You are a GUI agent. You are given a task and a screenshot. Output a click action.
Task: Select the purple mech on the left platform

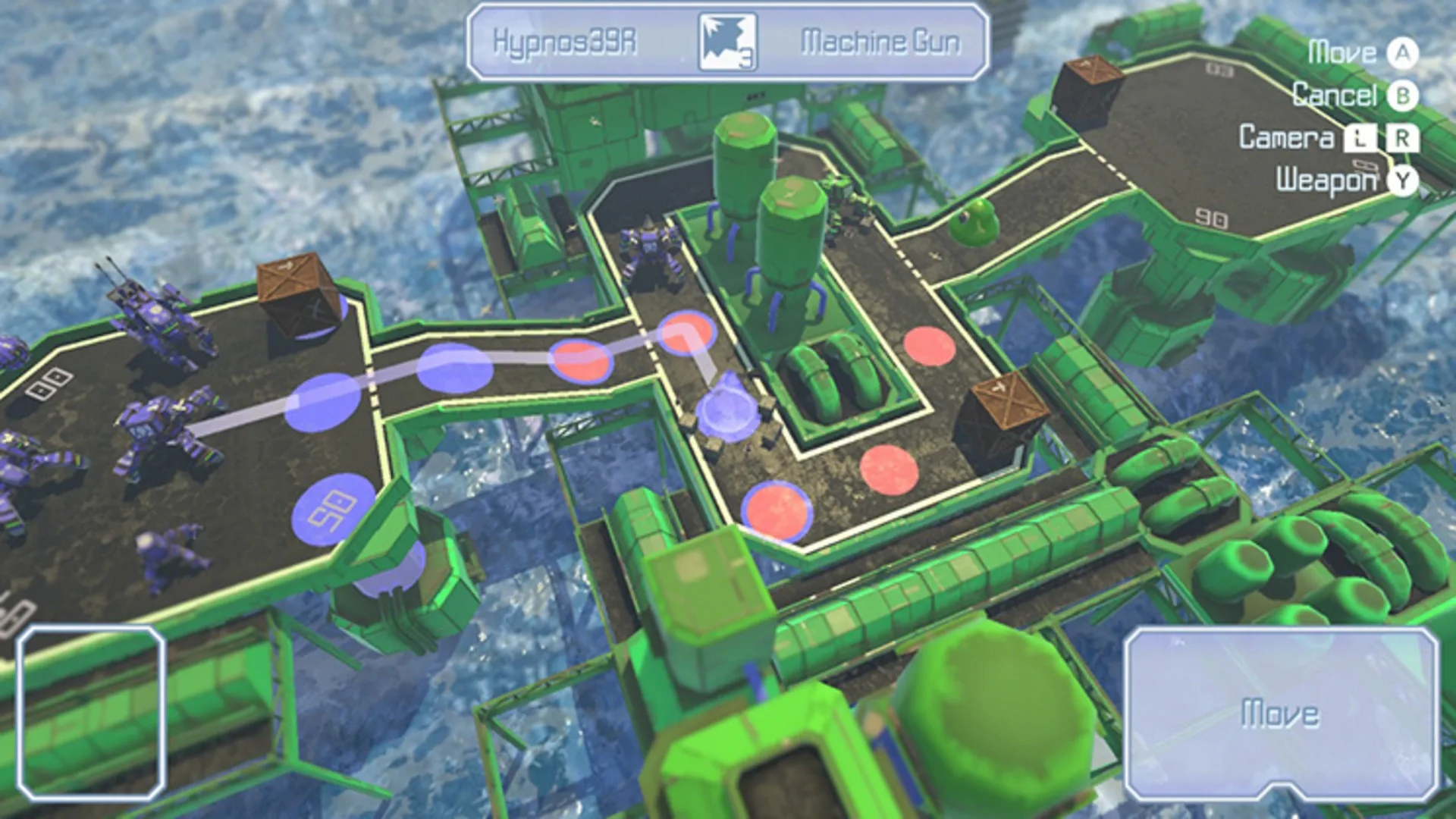click(159, 425)
